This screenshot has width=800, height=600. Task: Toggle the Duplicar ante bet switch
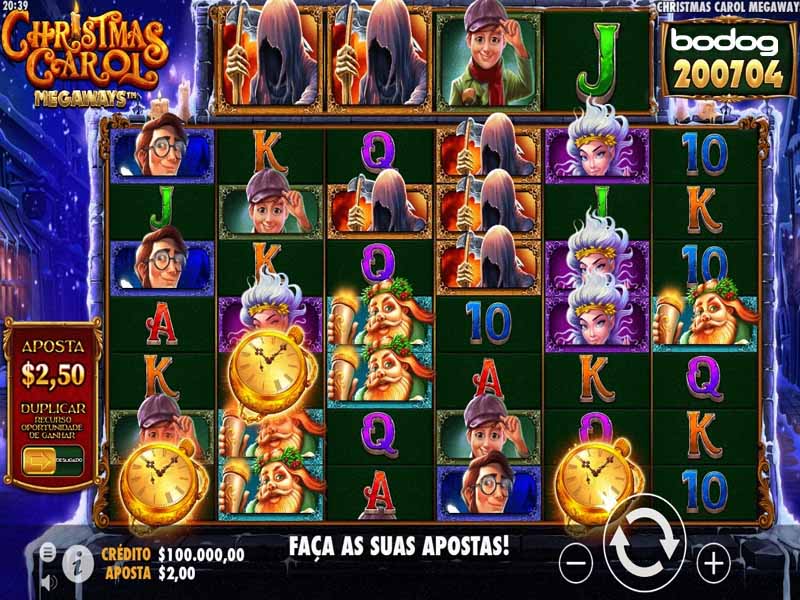(40, 460)
